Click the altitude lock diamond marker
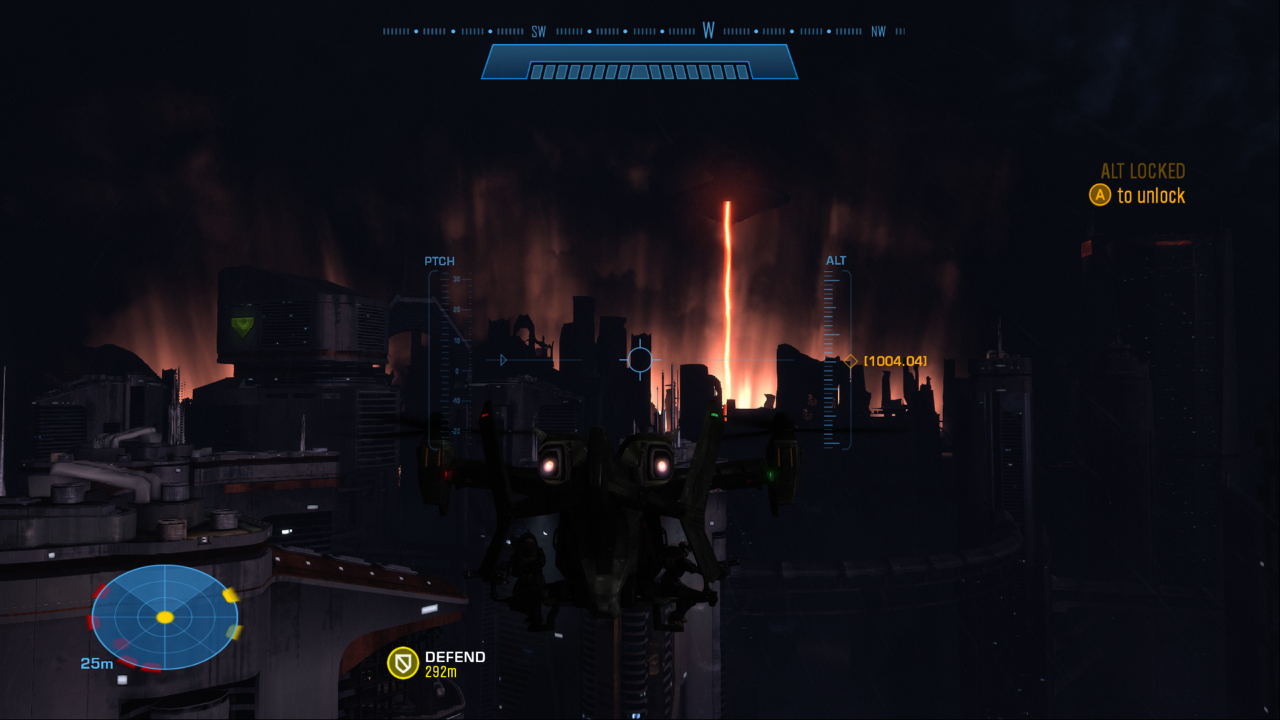Screen dimensions: 1280x720 click(849, 360)
